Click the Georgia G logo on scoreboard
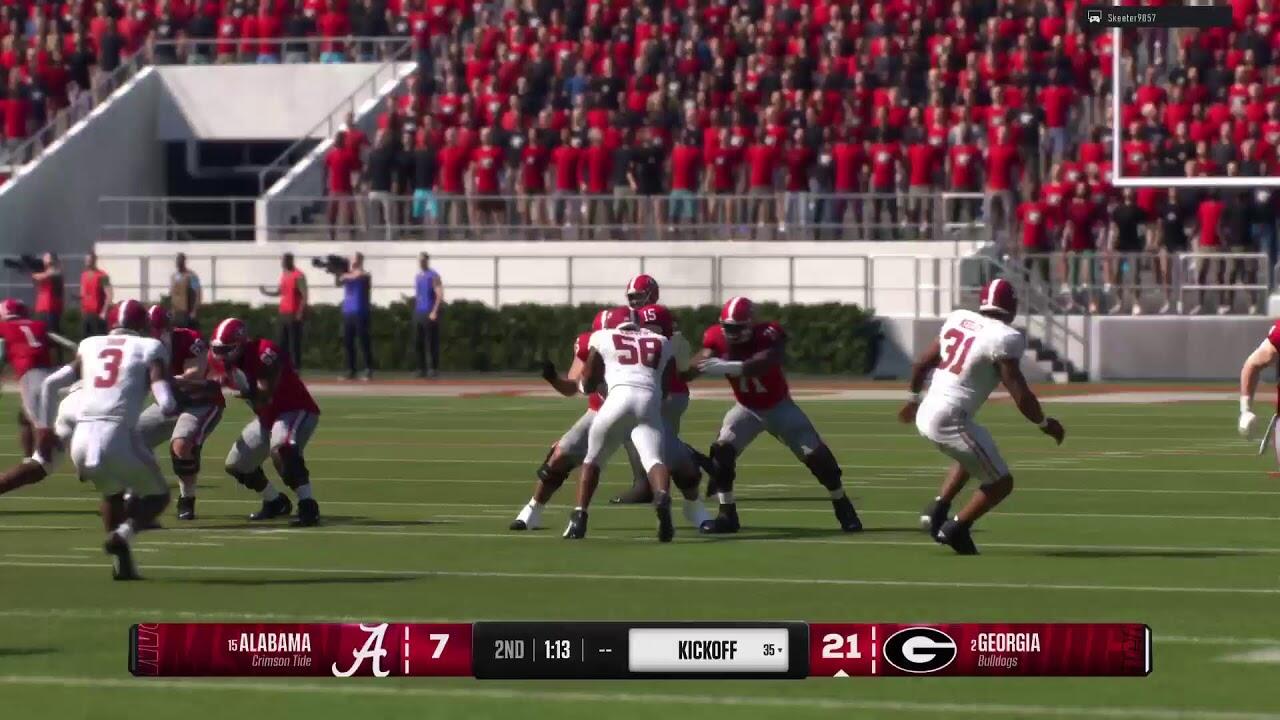Viewport: 1280px width, 720px height. point(919,650)
